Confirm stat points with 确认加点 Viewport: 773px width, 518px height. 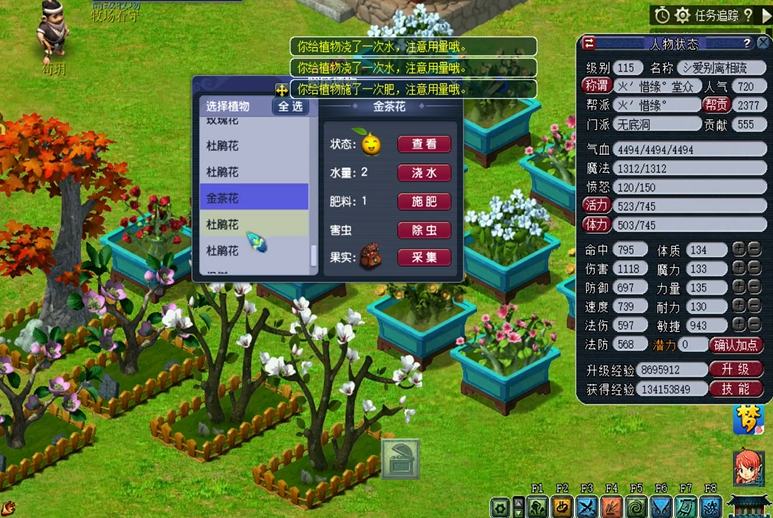point(736,345)
